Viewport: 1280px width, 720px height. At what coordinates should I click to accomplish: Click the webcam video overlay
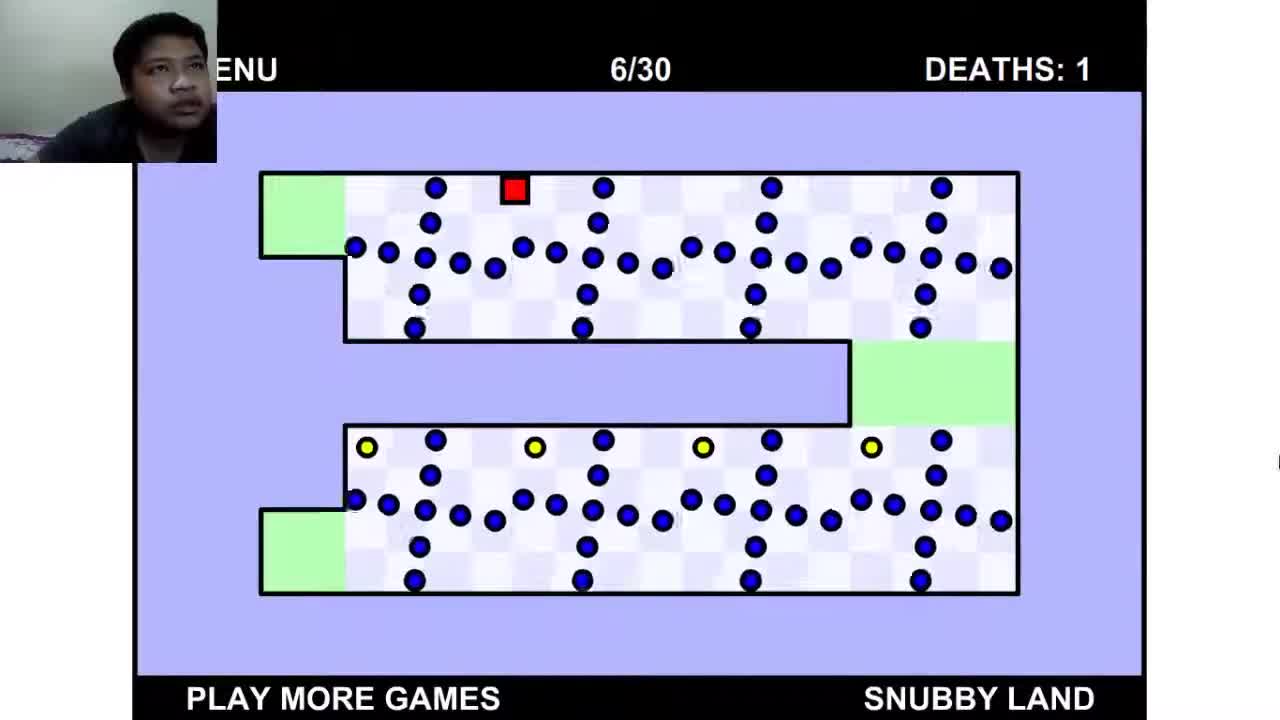(107, 80)
